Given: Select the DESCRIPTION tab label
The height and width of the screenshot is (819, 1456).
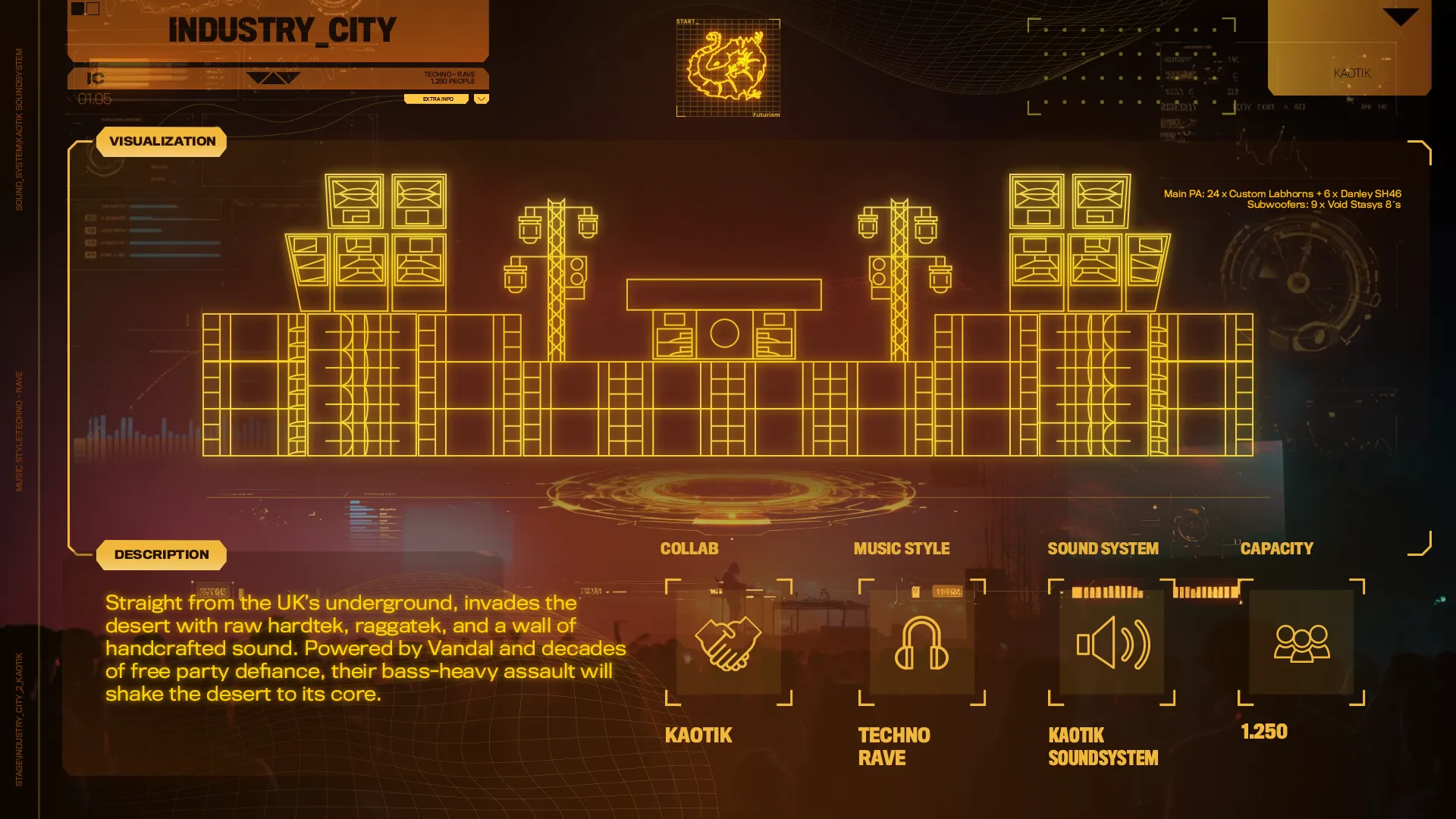Looking at the screenshot, I should 162,555.
